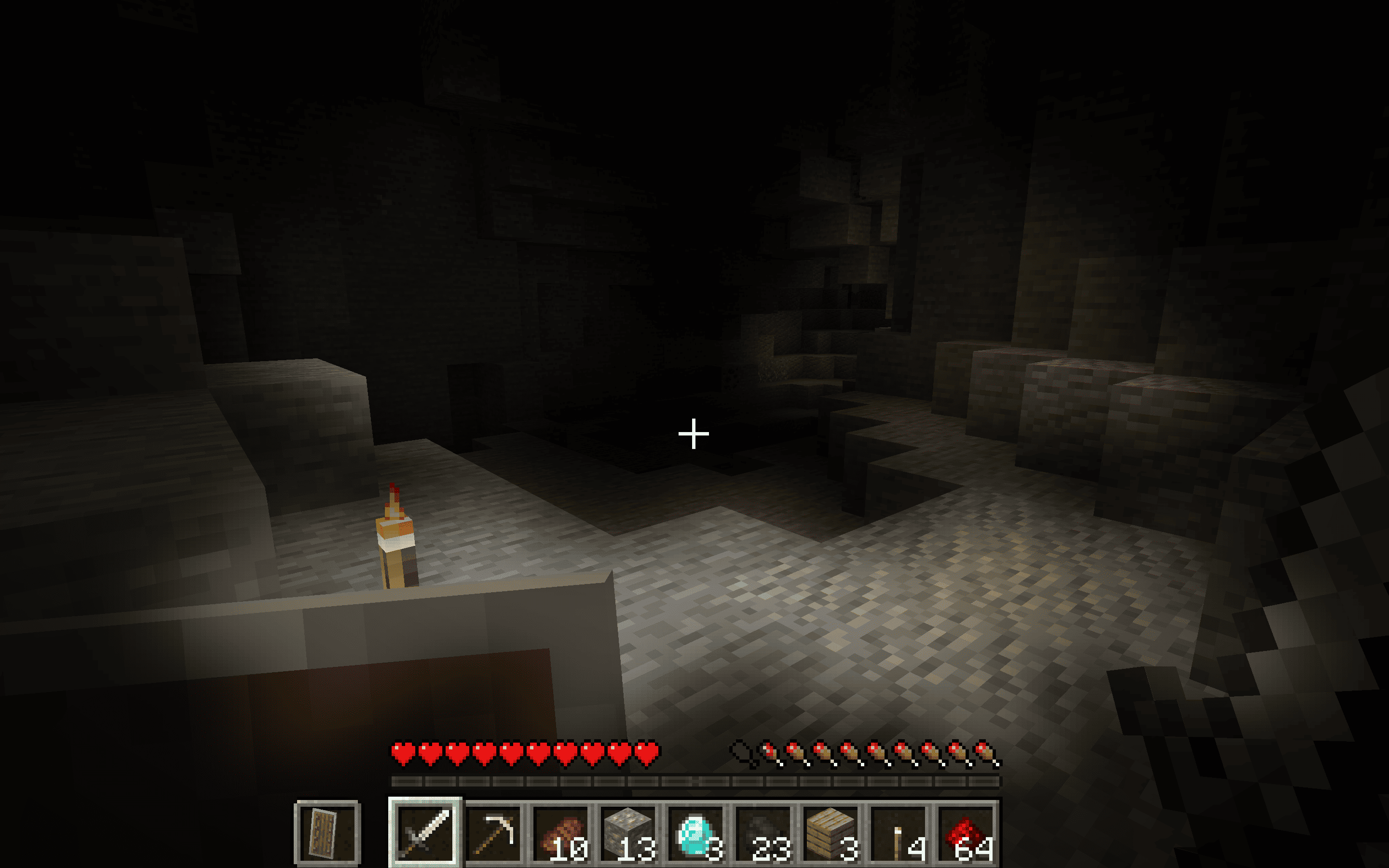Viewport: 1389px width, 868px height.
Task: Click the crosshair at screen center
Action: [694, 435]
